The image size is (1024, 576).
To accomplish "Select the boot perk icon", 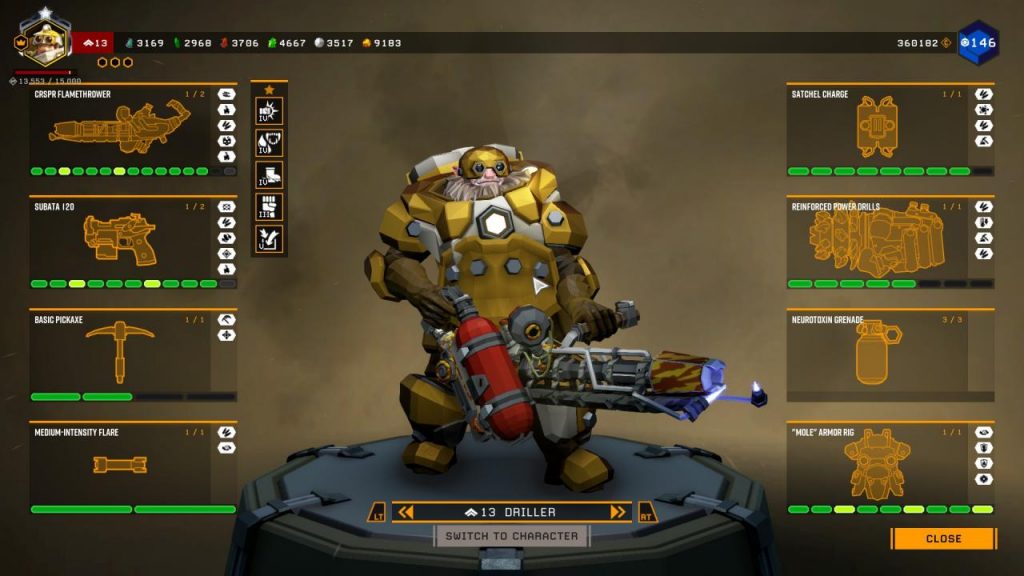I will pos(269,174).
